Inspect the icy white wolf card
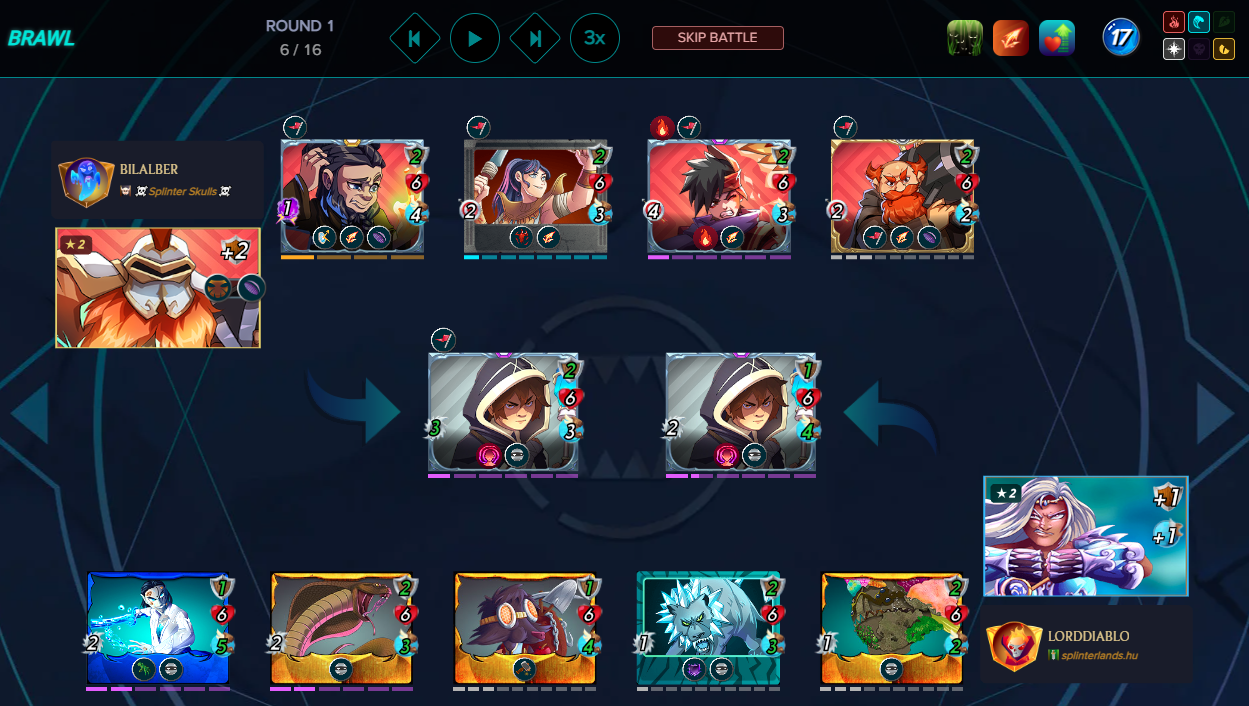 (x=708, y=628)
